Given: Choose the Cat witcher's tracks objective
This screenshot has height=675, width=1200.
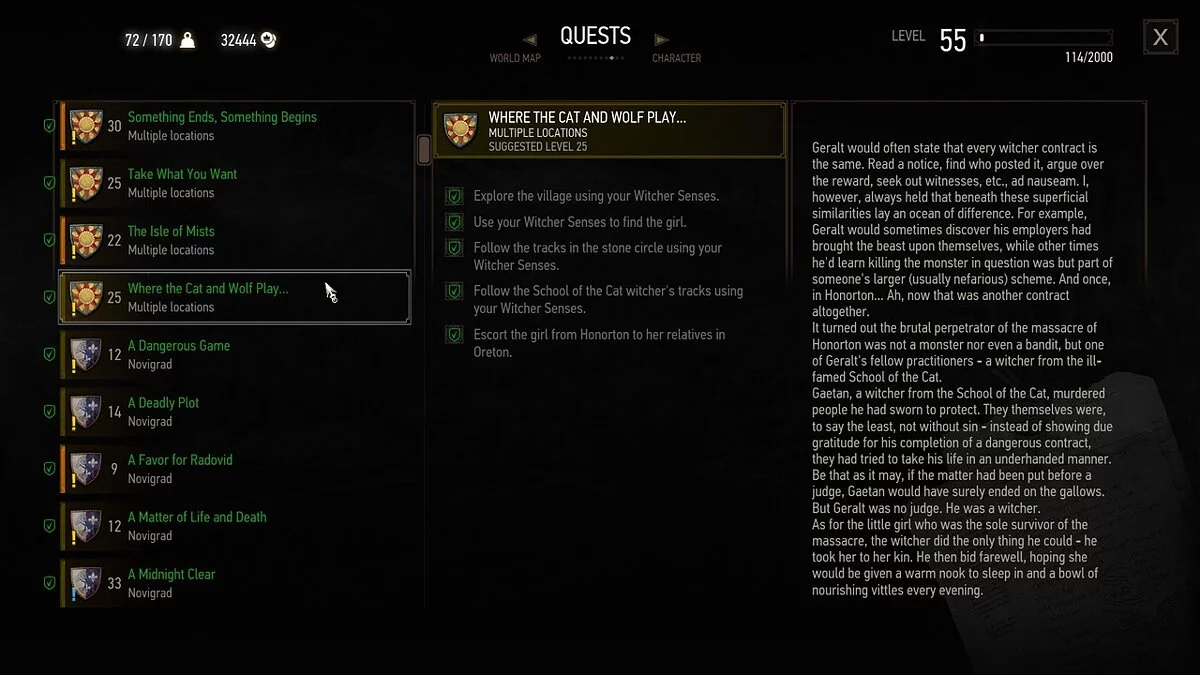Looking at the screenshot, I should click(x=608, y=300).
